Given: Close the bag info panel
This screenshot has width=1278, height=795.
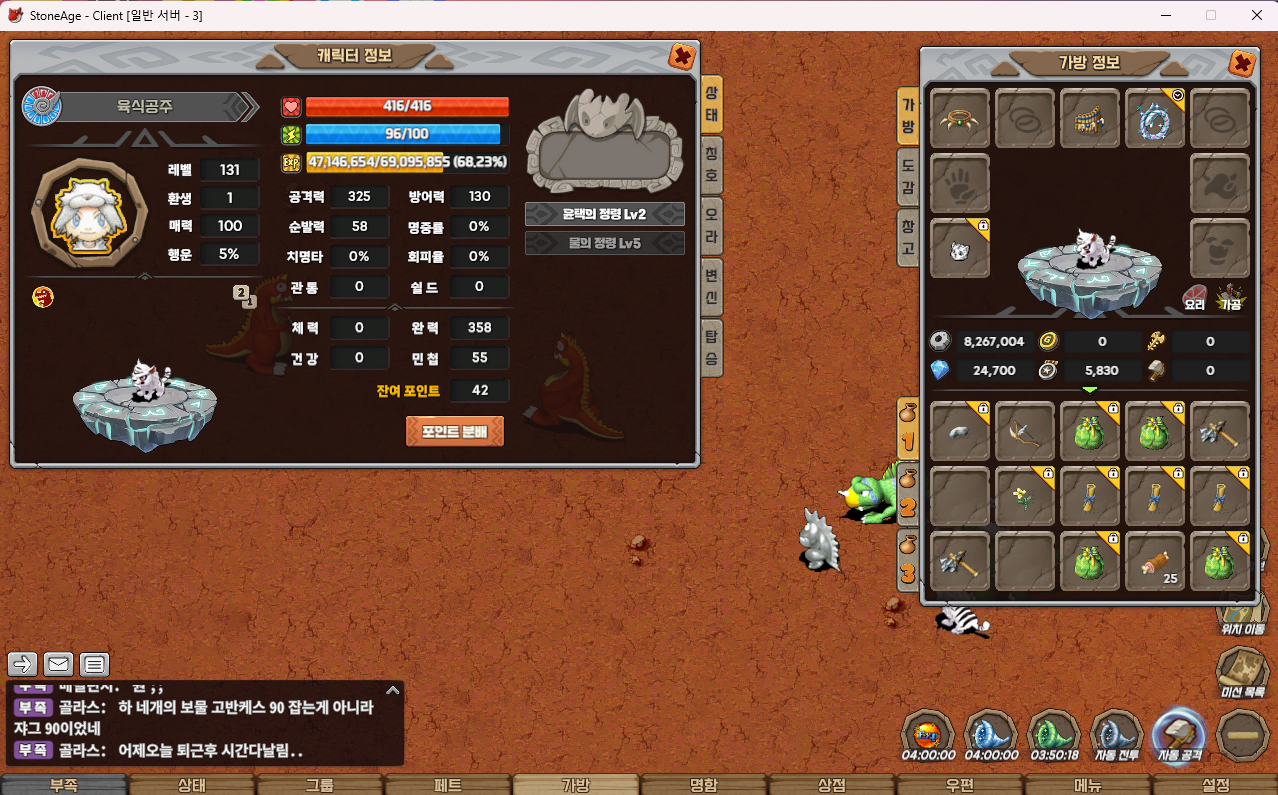Looking at the screenshot, I should point(1241,64).
